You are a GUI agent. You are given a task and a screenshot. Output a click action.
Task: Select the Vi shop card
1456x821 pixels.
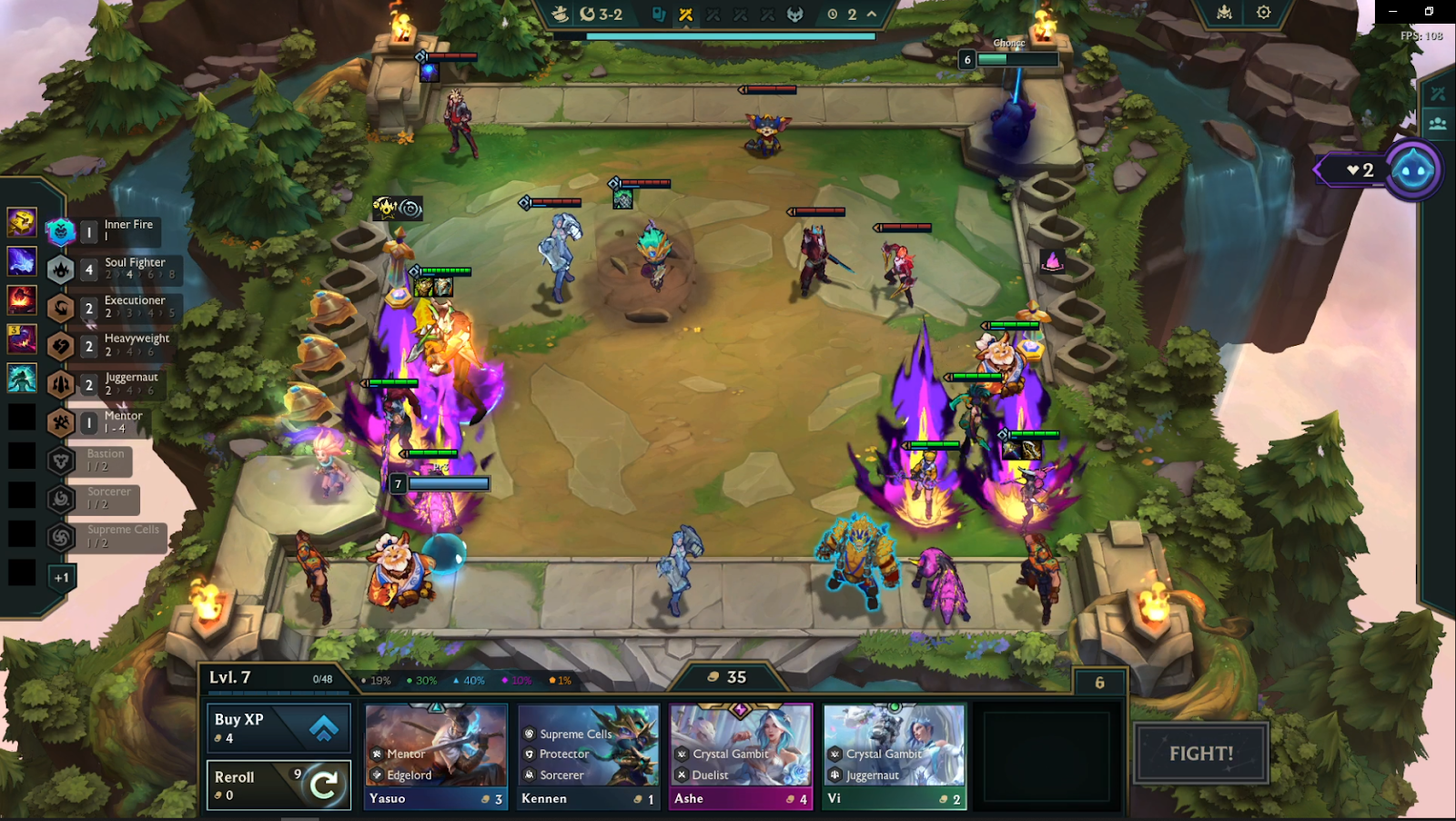pos(894,755)
